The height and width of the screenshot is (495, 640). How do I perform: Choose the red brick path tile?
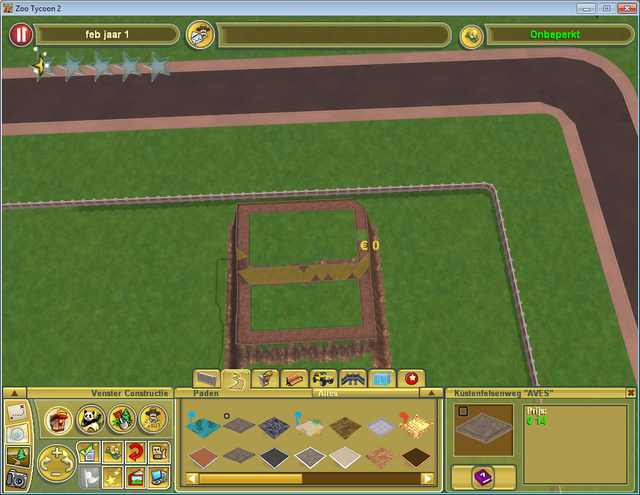pos(201,458)
